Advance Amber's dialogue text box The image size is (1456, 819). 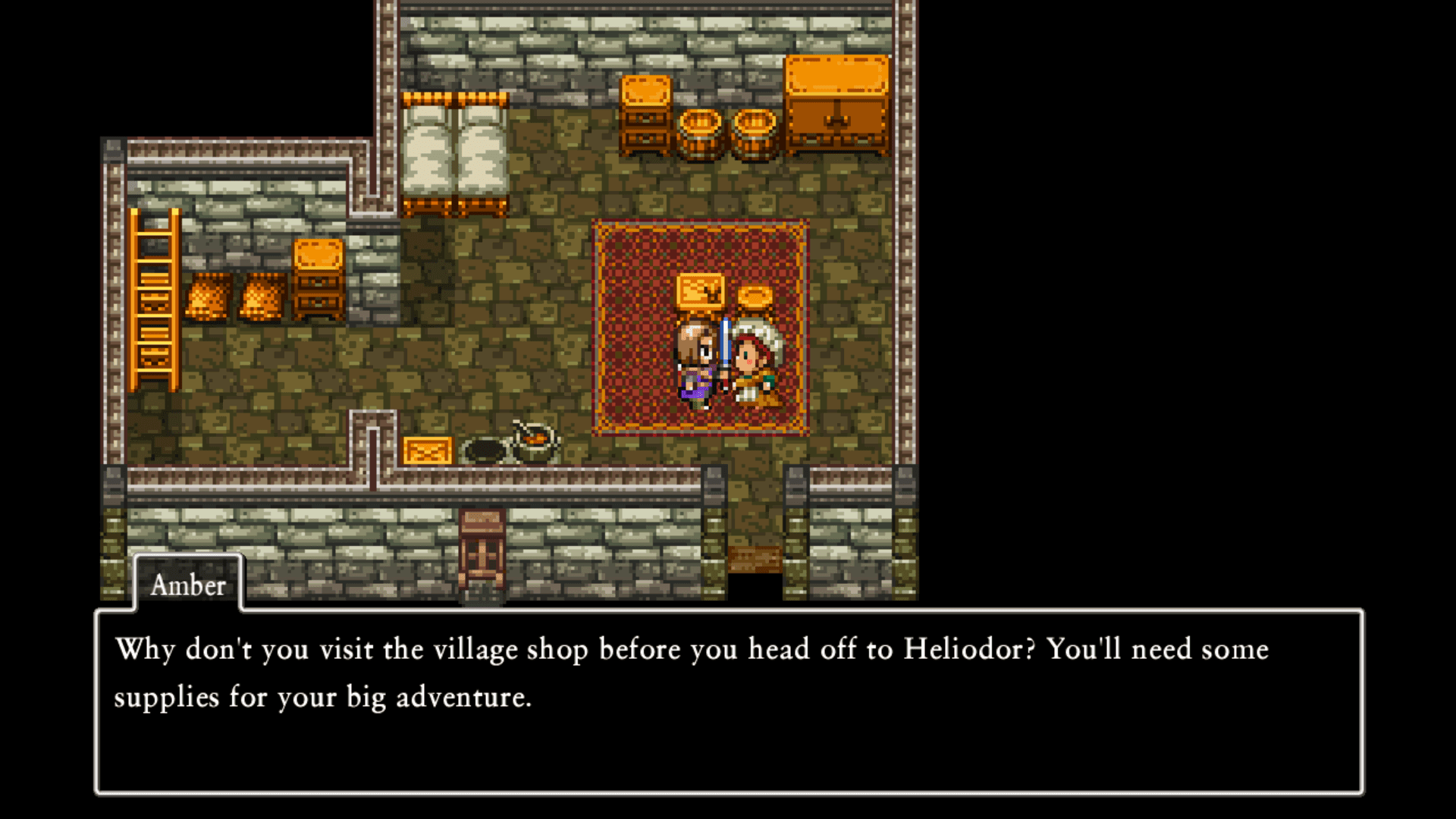[728, 701]
